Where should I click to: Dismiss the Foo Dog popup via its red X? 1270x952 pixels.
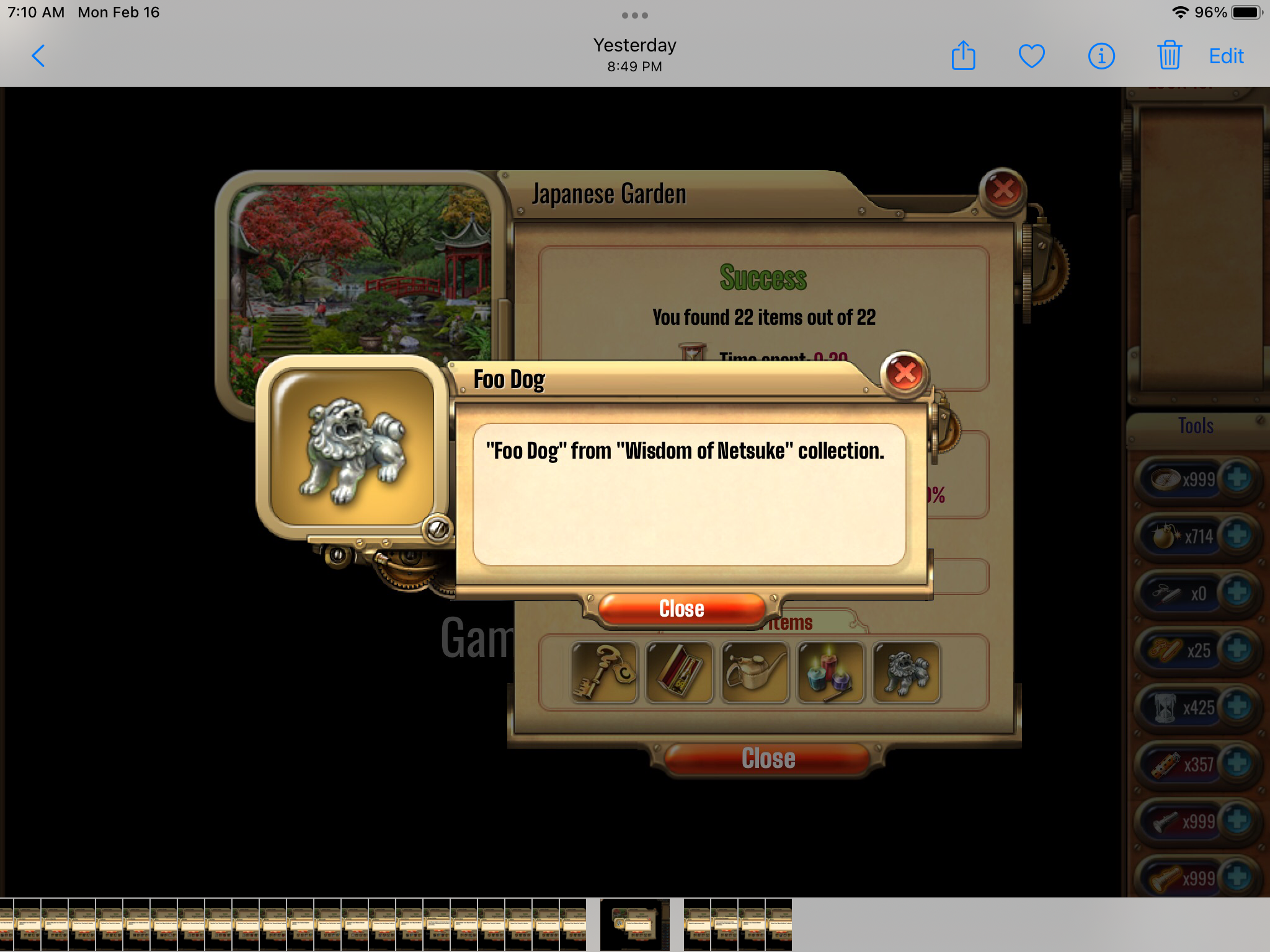(x=904, y=373)
